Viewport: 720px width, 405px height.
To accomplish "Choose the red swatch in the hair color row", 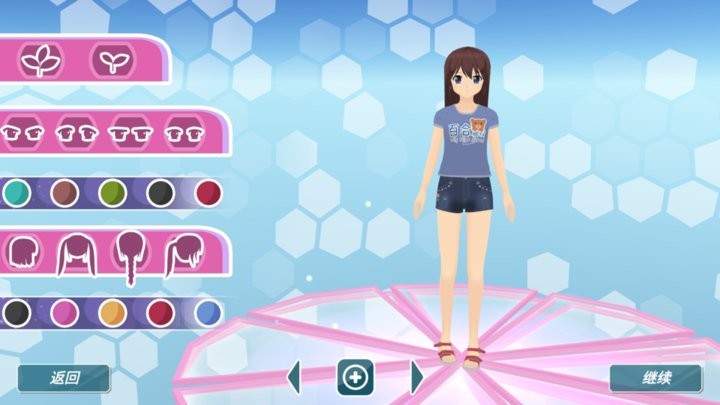I will click(x=160, y=313).
